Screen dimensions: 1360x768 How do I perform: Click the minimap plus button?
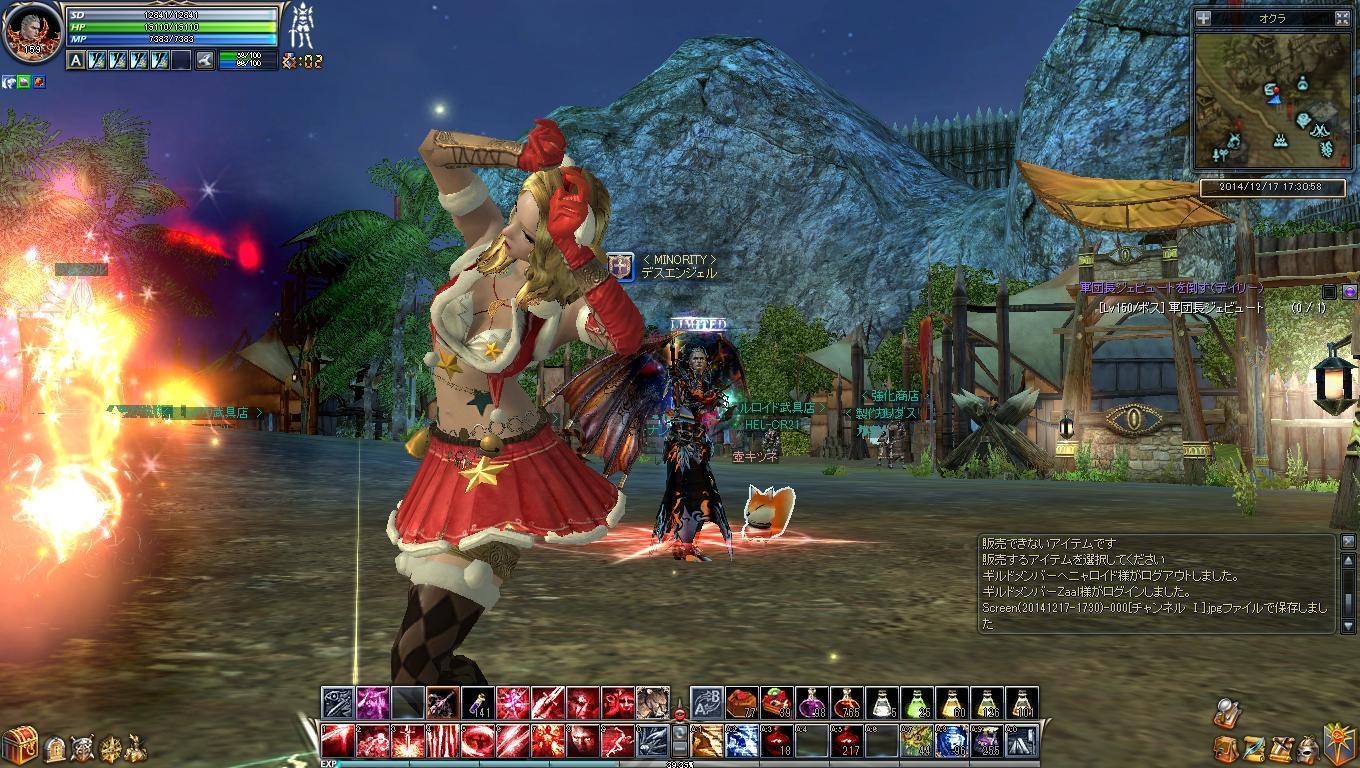(x=1203, y=18)
